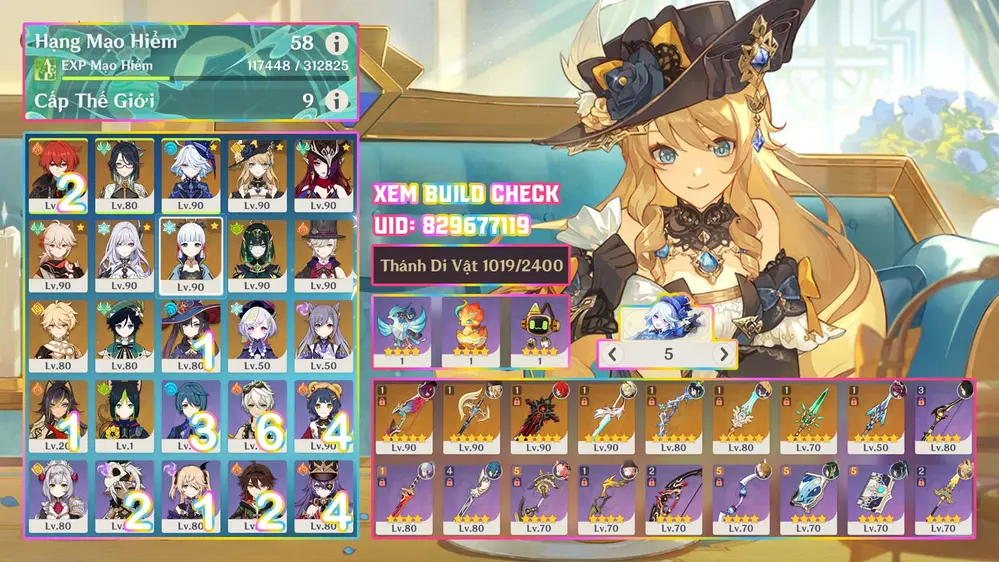Click the Thánh Di Vật 1019/2400 label
Viewport: 999px width, 562px height.
pos(470,265)
